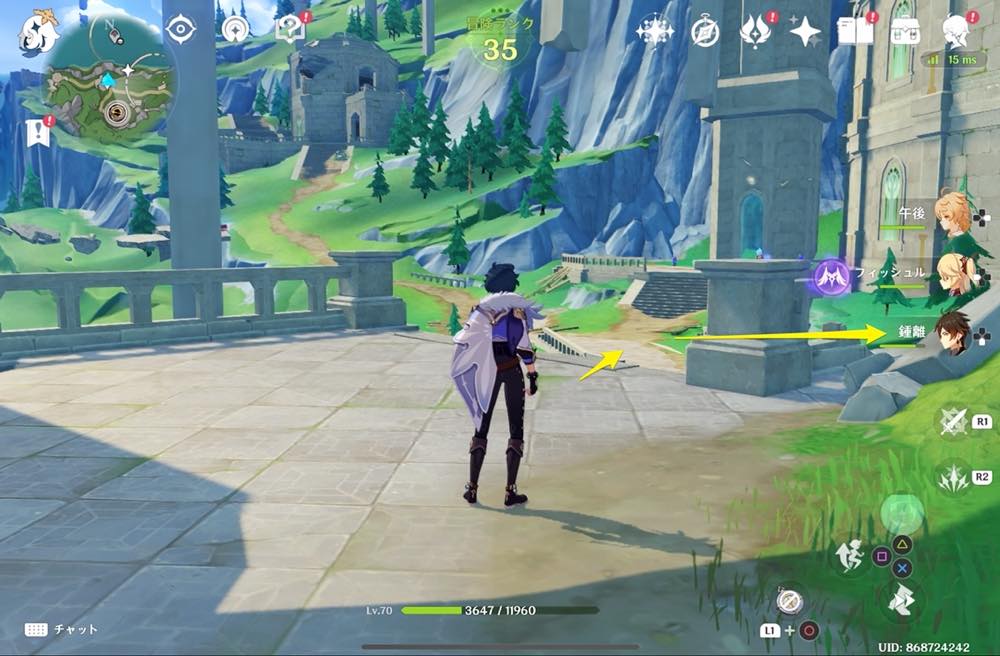Click the winged emblem beside フィッシュル
This screenshot has width=1000, height=656.
831,276
